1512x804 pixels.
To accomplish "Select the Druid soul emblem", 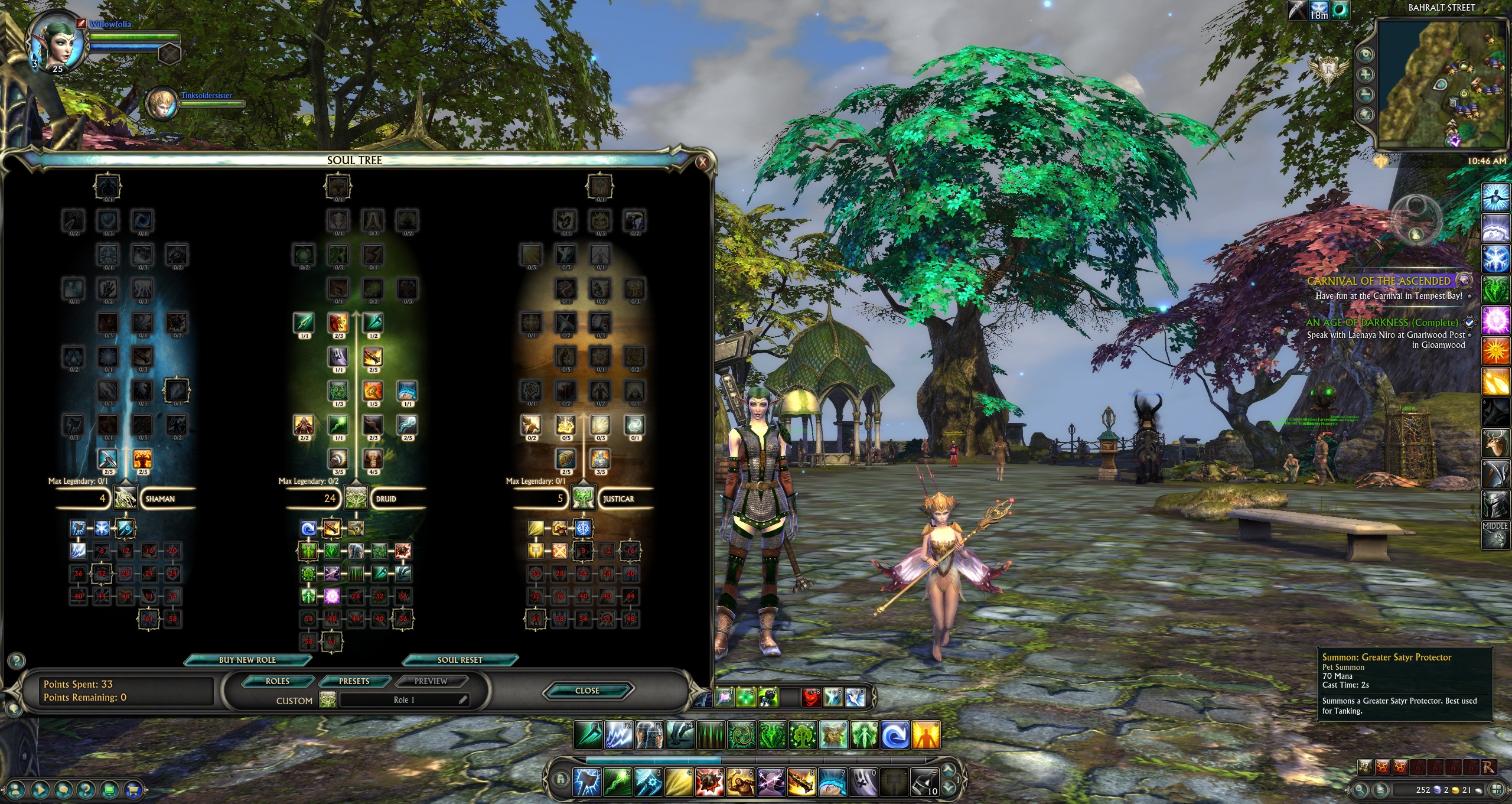I will [x=356, y=499].
